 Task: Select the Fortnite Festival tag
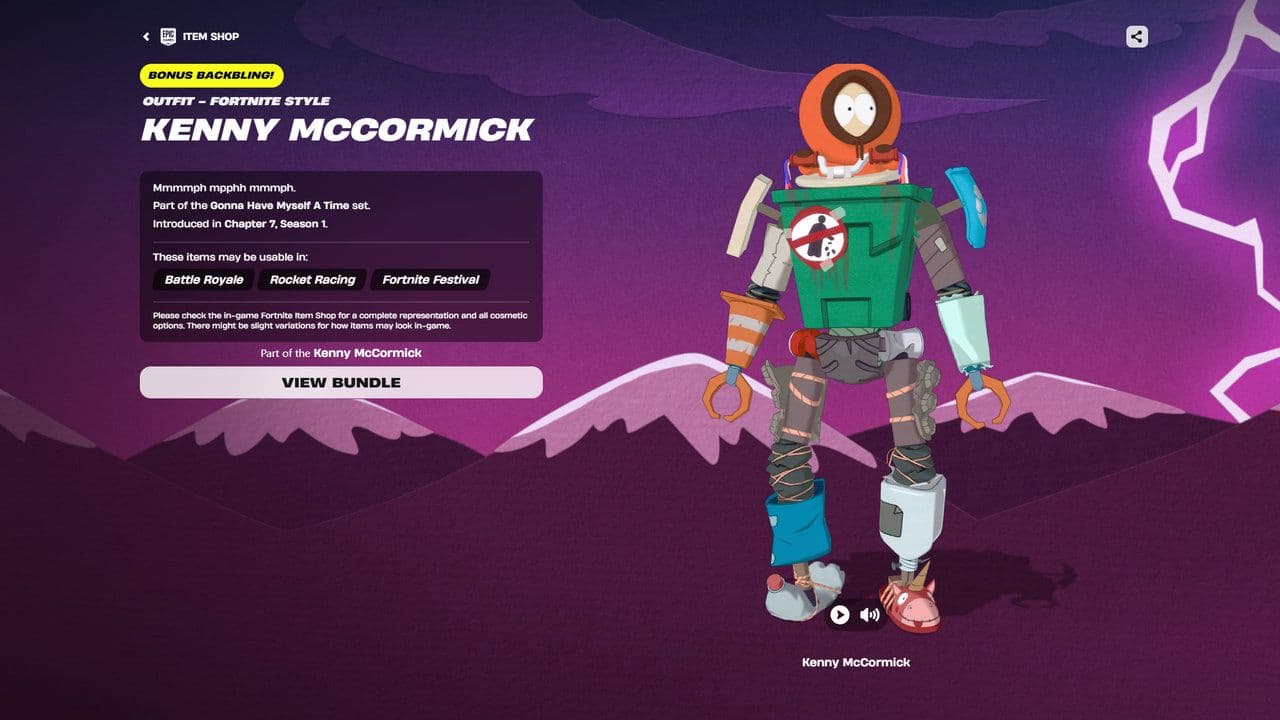pyautogui.click(x=430, y=280)
